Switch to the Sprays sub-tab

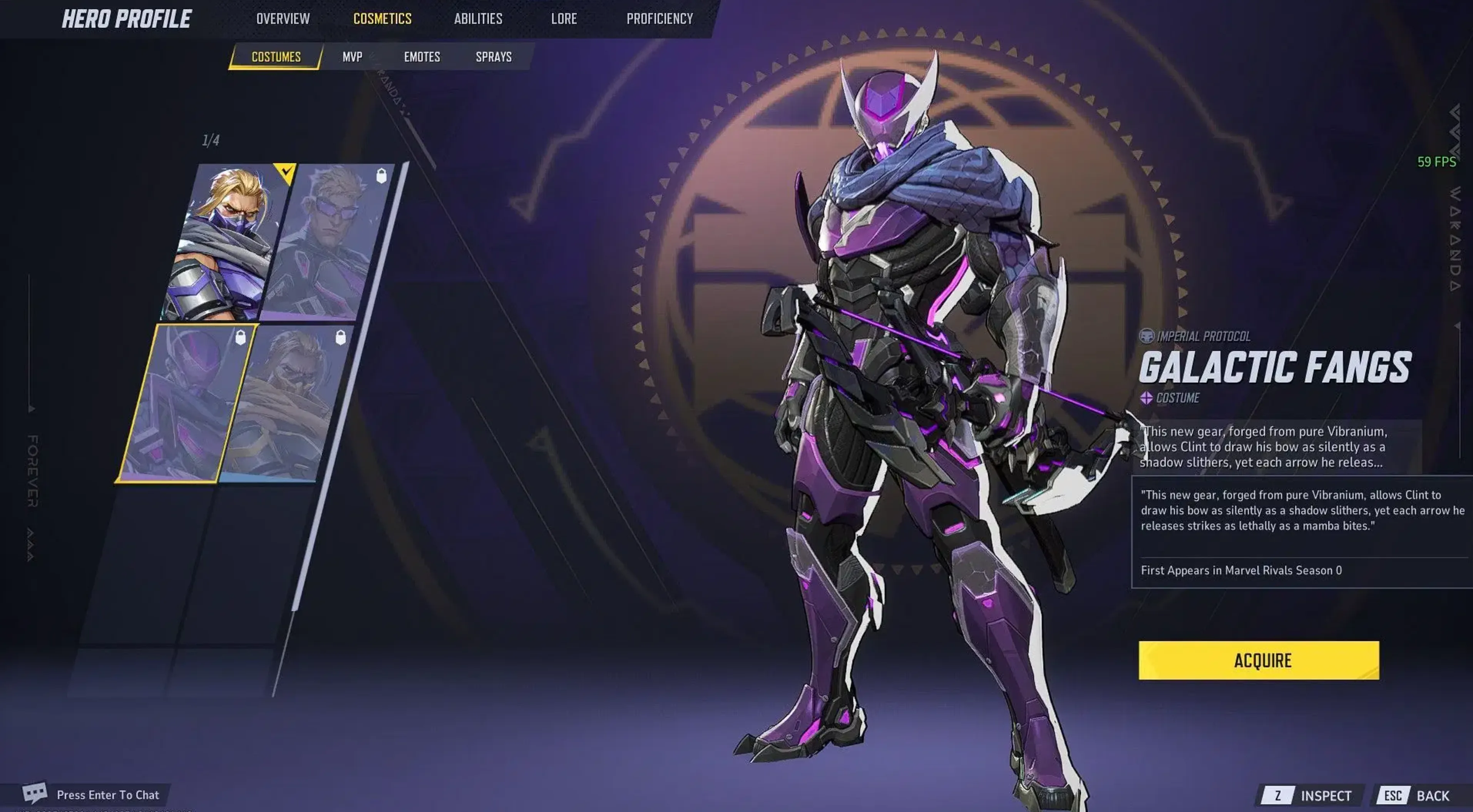point(494,57)
